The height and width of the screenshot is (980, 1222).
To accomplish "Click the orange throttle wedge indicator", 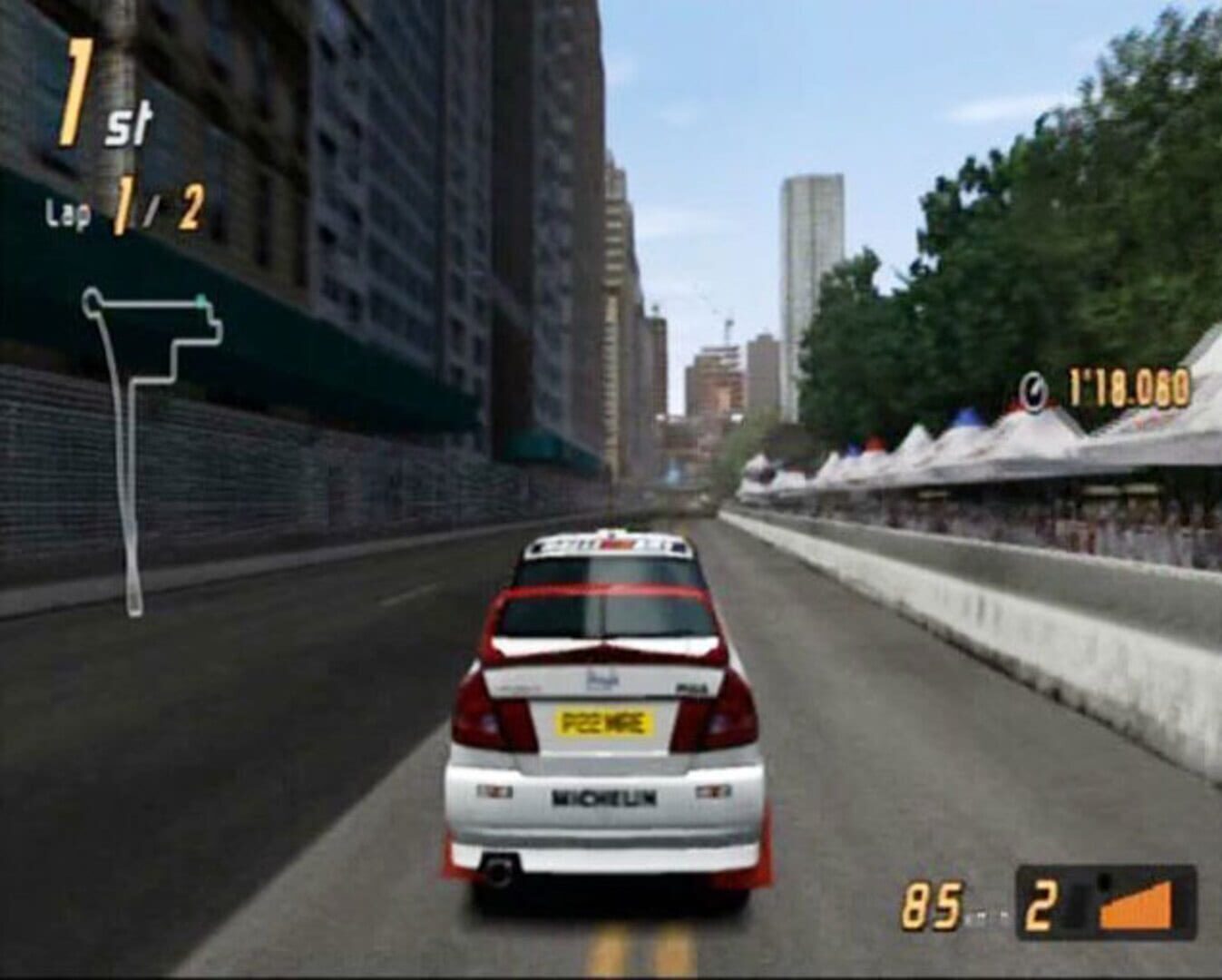I will coord(1136,907).
